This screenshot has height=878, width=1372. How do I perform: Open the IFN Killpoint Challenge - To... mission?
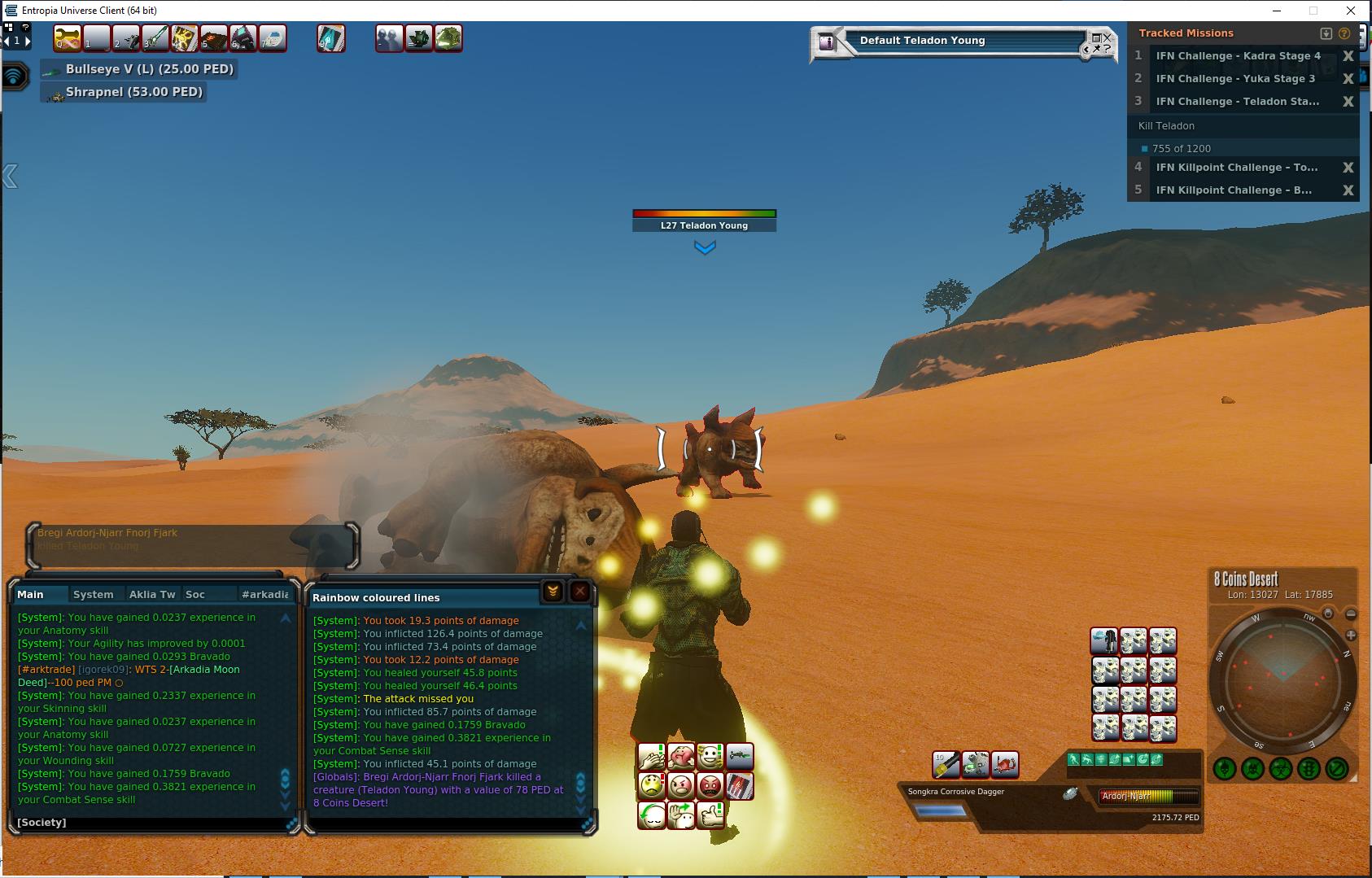point(1236,168)
